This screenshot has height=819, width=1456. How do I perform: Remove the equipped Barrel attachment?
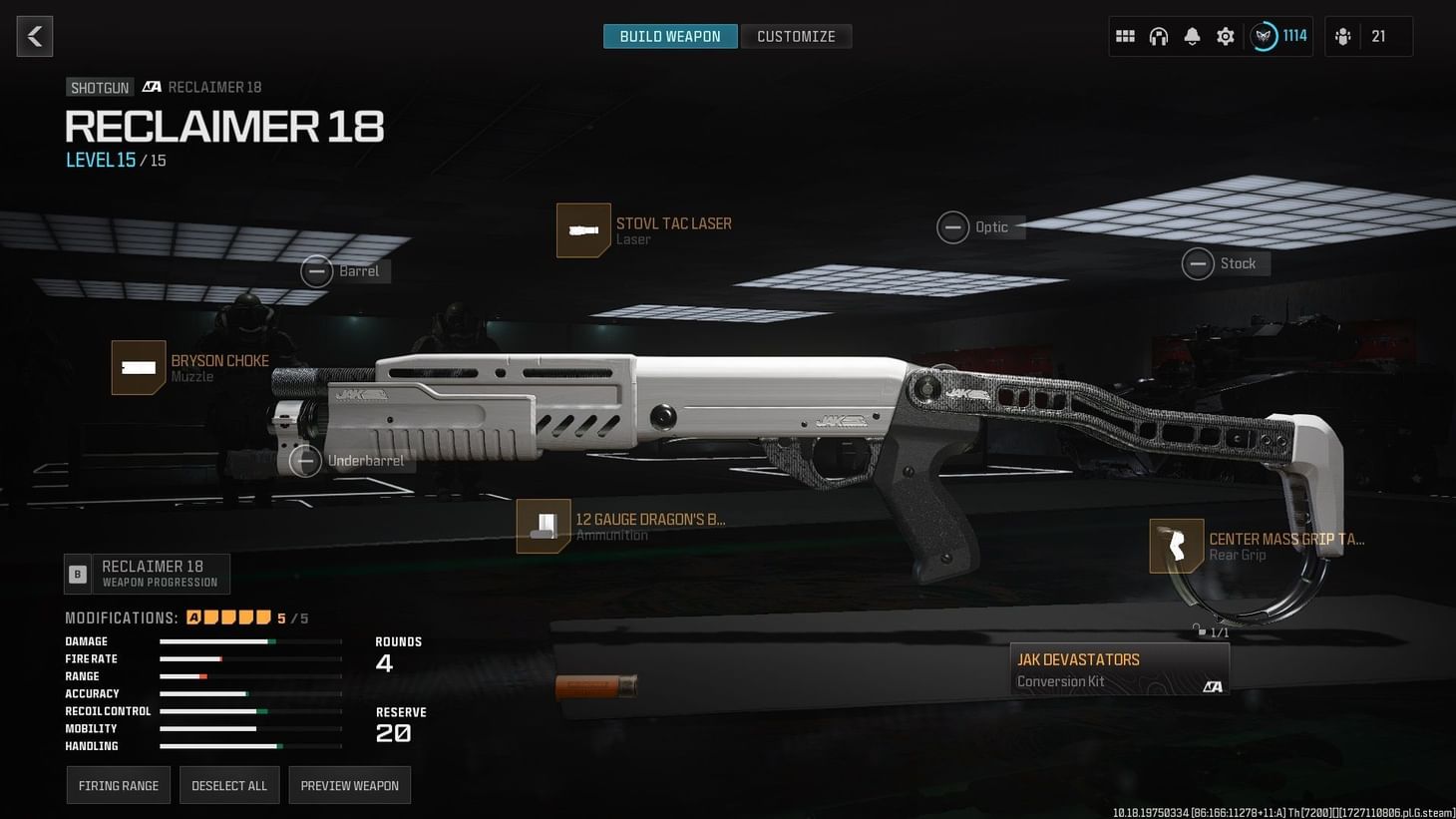[317, 270]
